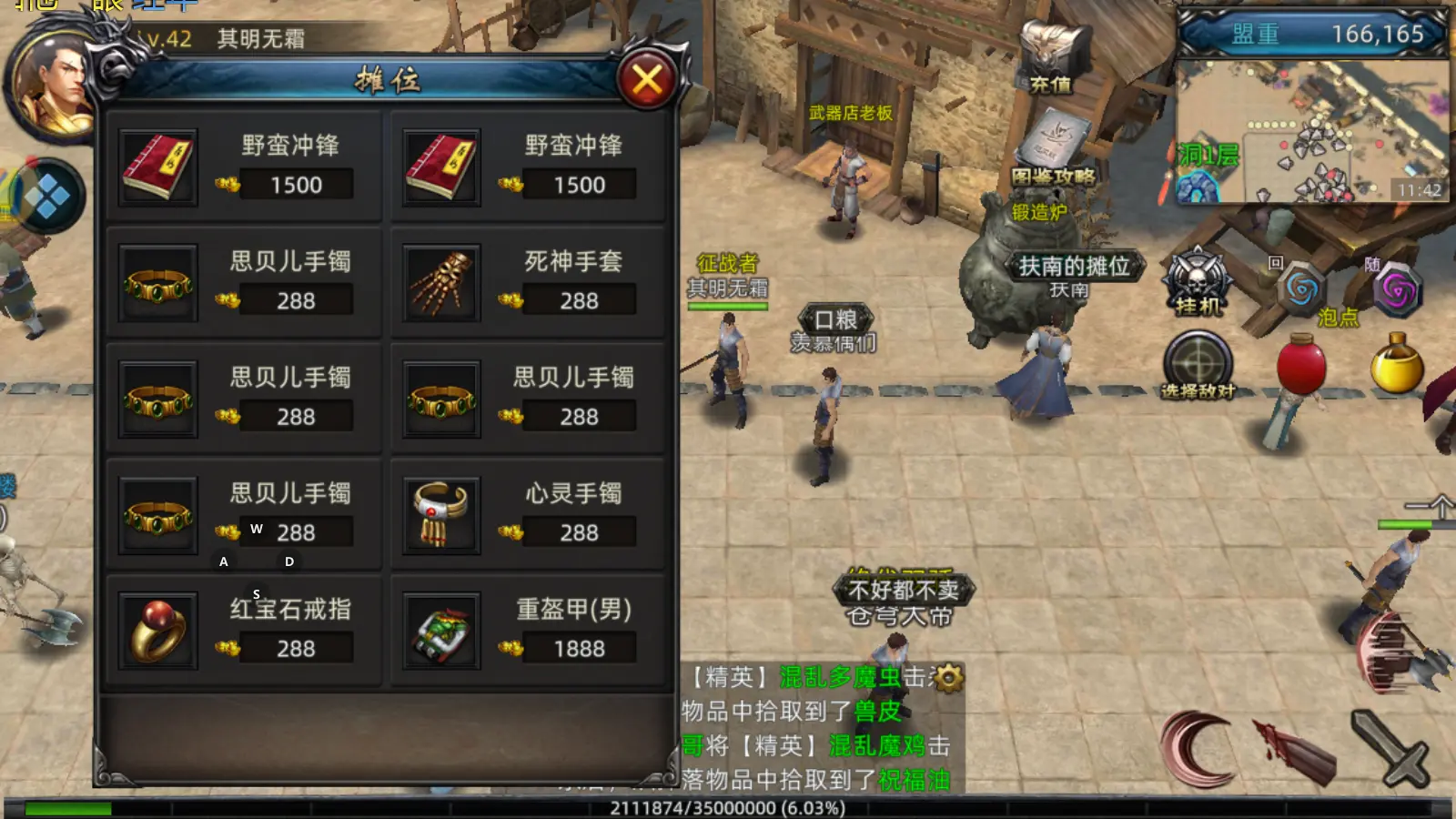Click the experience progress bar at bottom

[728, 808]
